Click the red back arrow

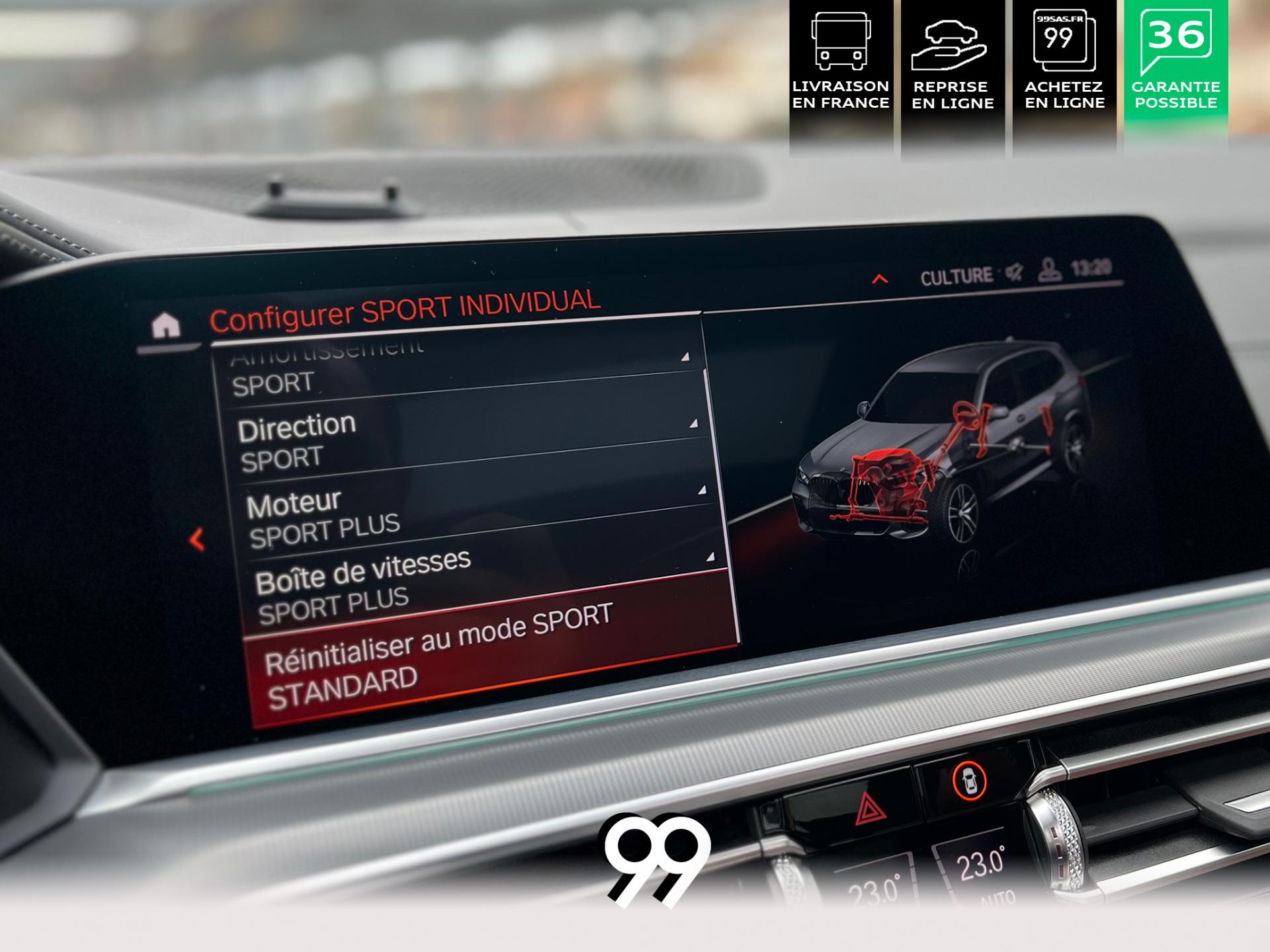click(x=196, y=539)
